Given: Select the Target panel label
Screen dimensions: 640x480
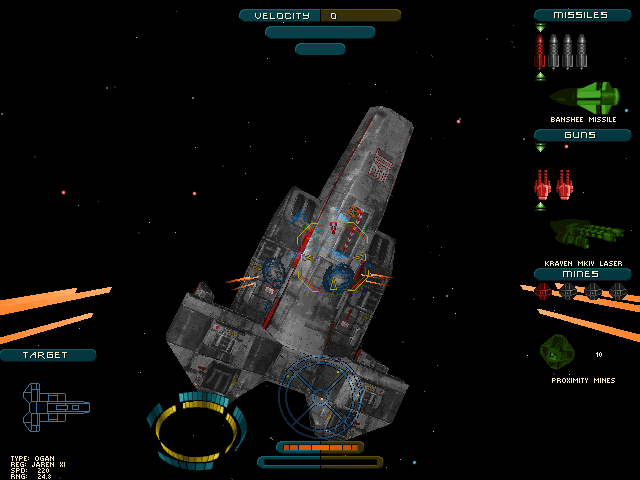Looking at the screenshot, I should 47,355.
